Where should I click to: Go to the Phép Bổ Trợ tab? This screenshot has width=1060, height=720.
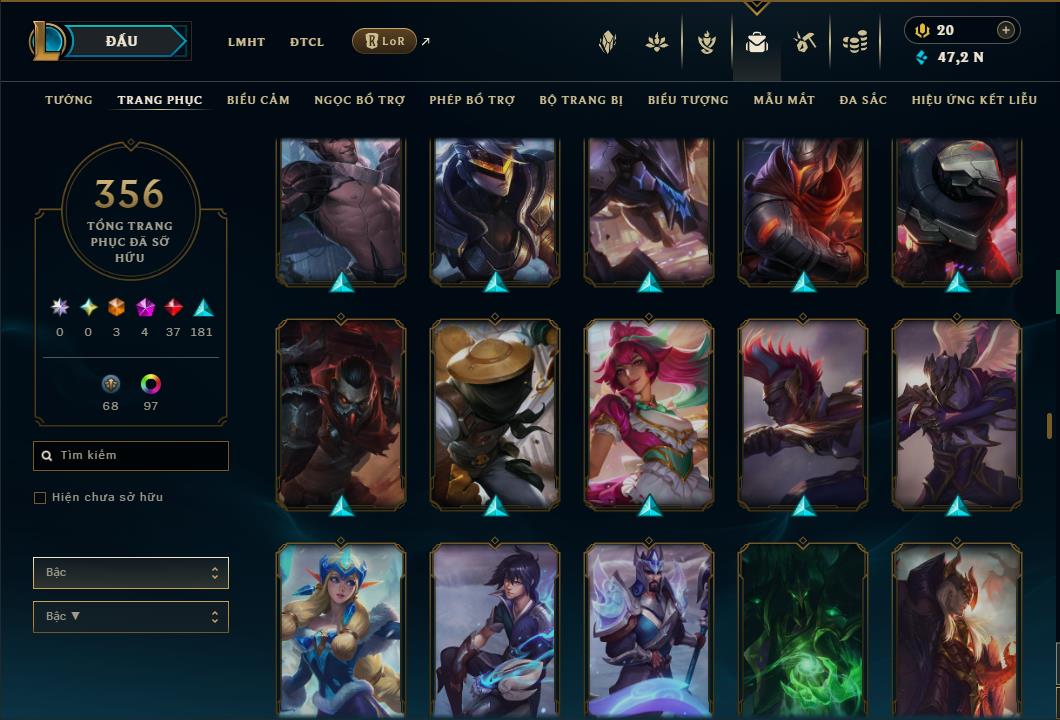(472, 100)
